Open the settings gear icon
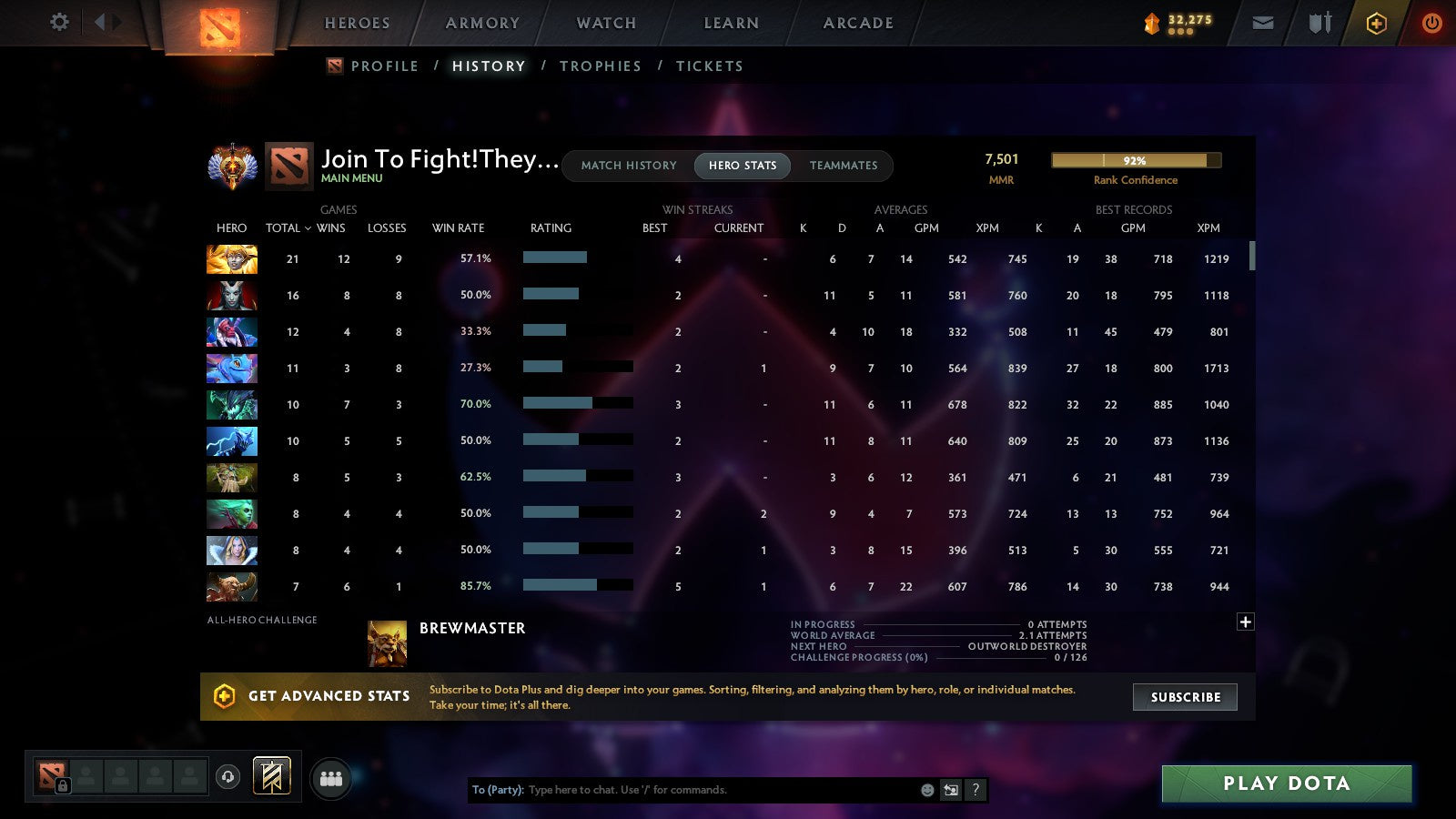The image size is (1456, 819). point(58,23)
